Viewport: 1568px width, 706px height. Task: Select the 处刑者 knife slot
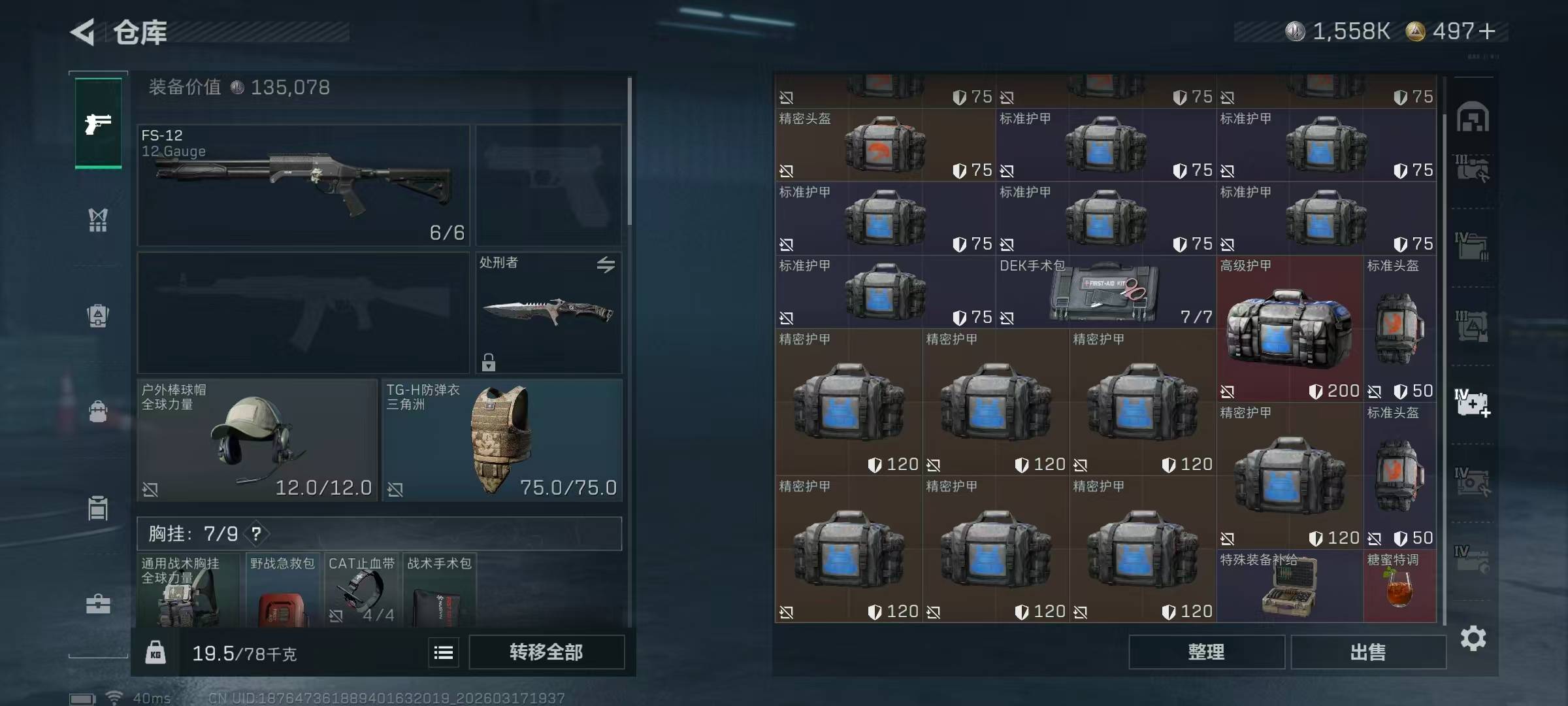pos(548,312)
